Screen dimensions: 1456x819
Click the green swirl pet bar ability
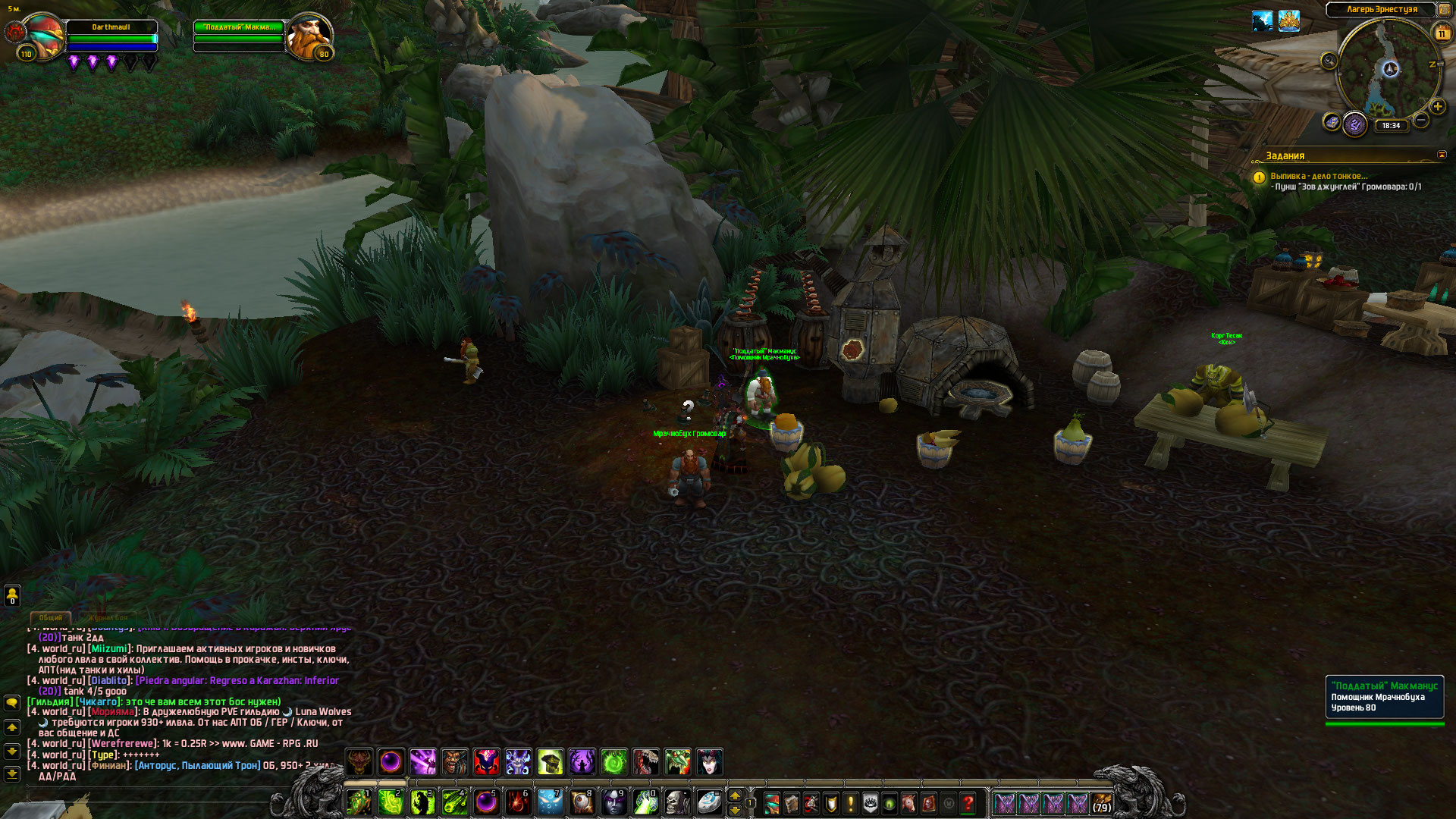614,761
